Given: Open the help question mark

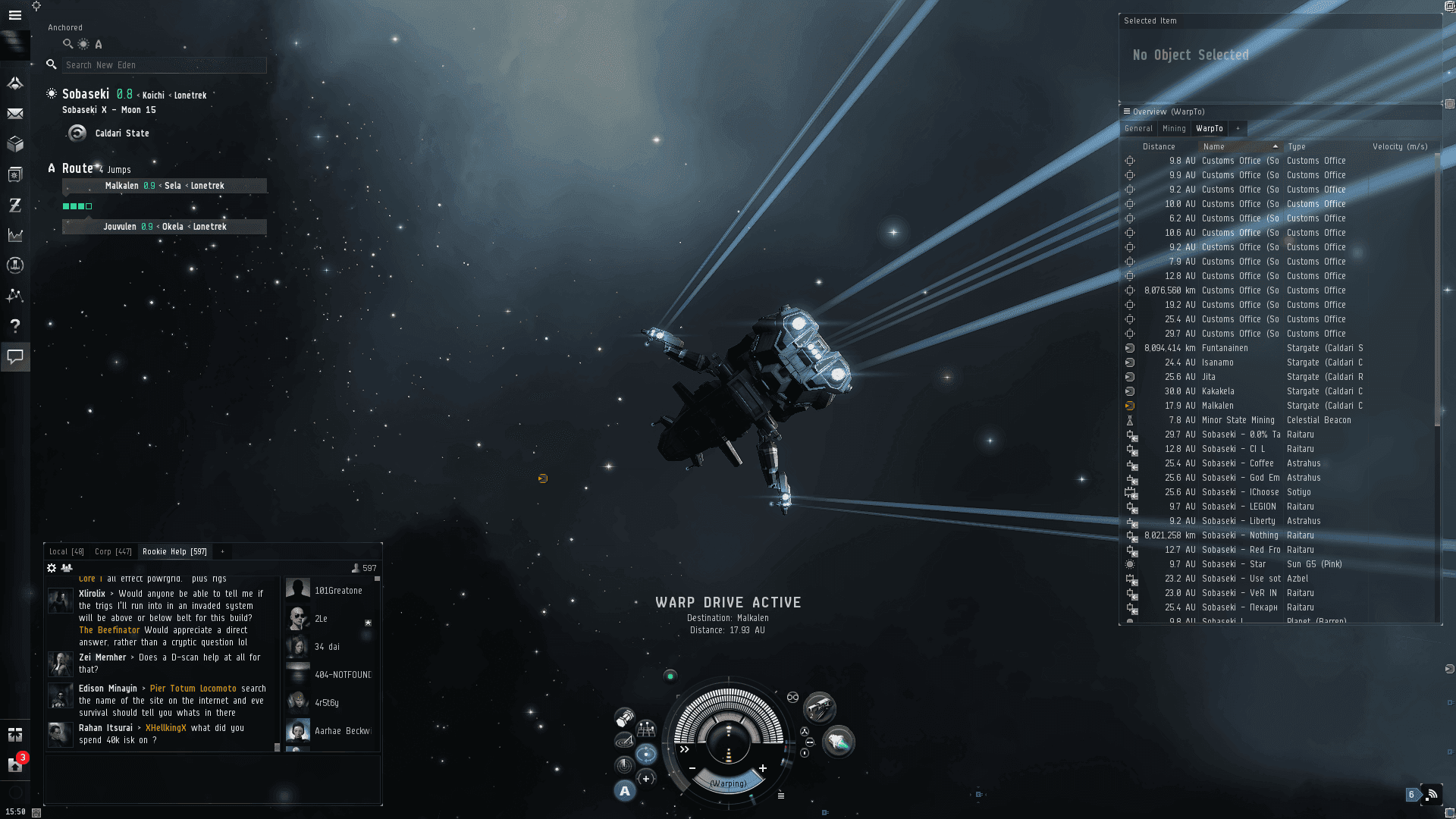Looking at the screenshot, I should coord(14,326).
